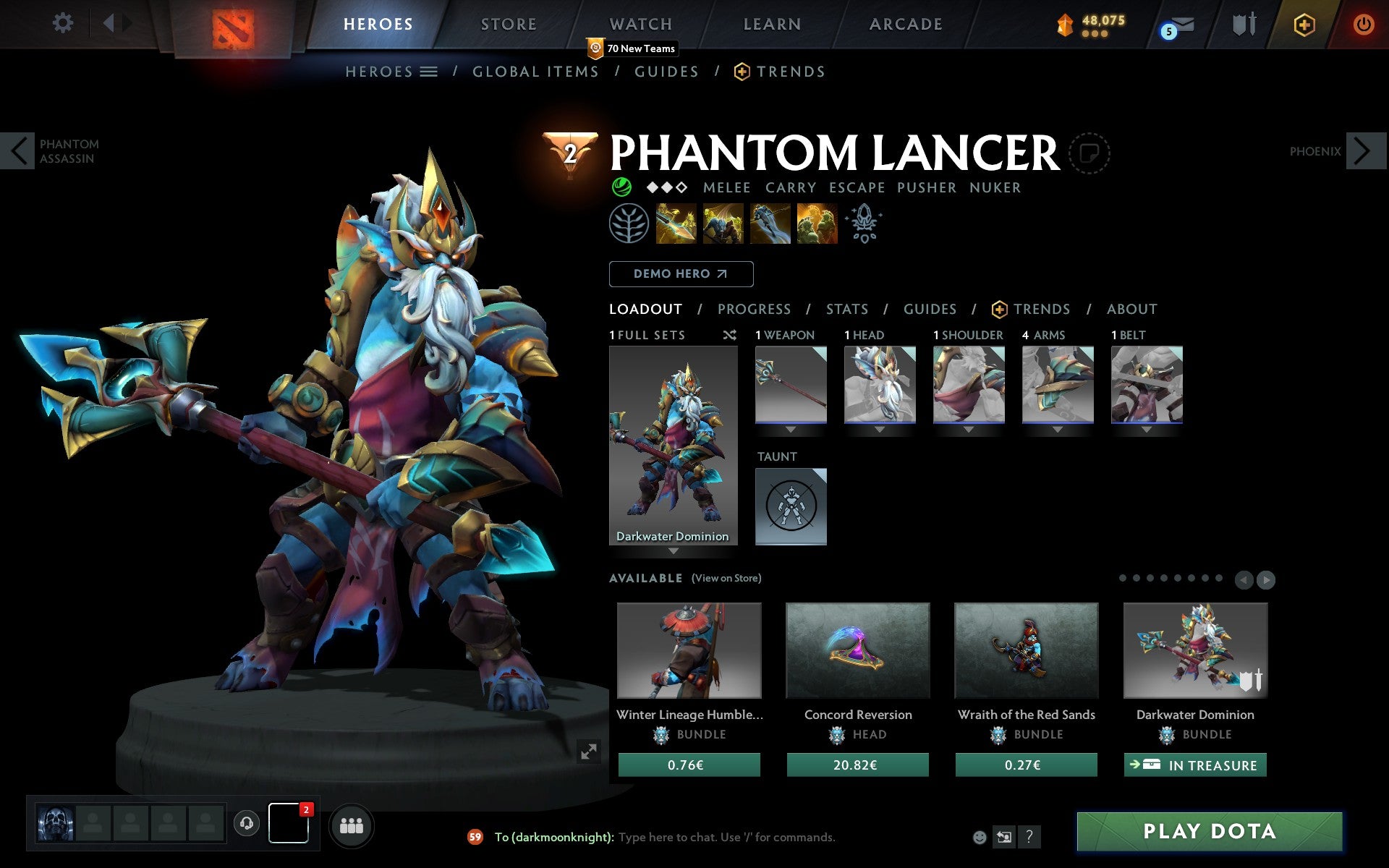Click the View on Store link
Screen dimensions: 1389x868
pyautogui.click(x=726, y=578)
